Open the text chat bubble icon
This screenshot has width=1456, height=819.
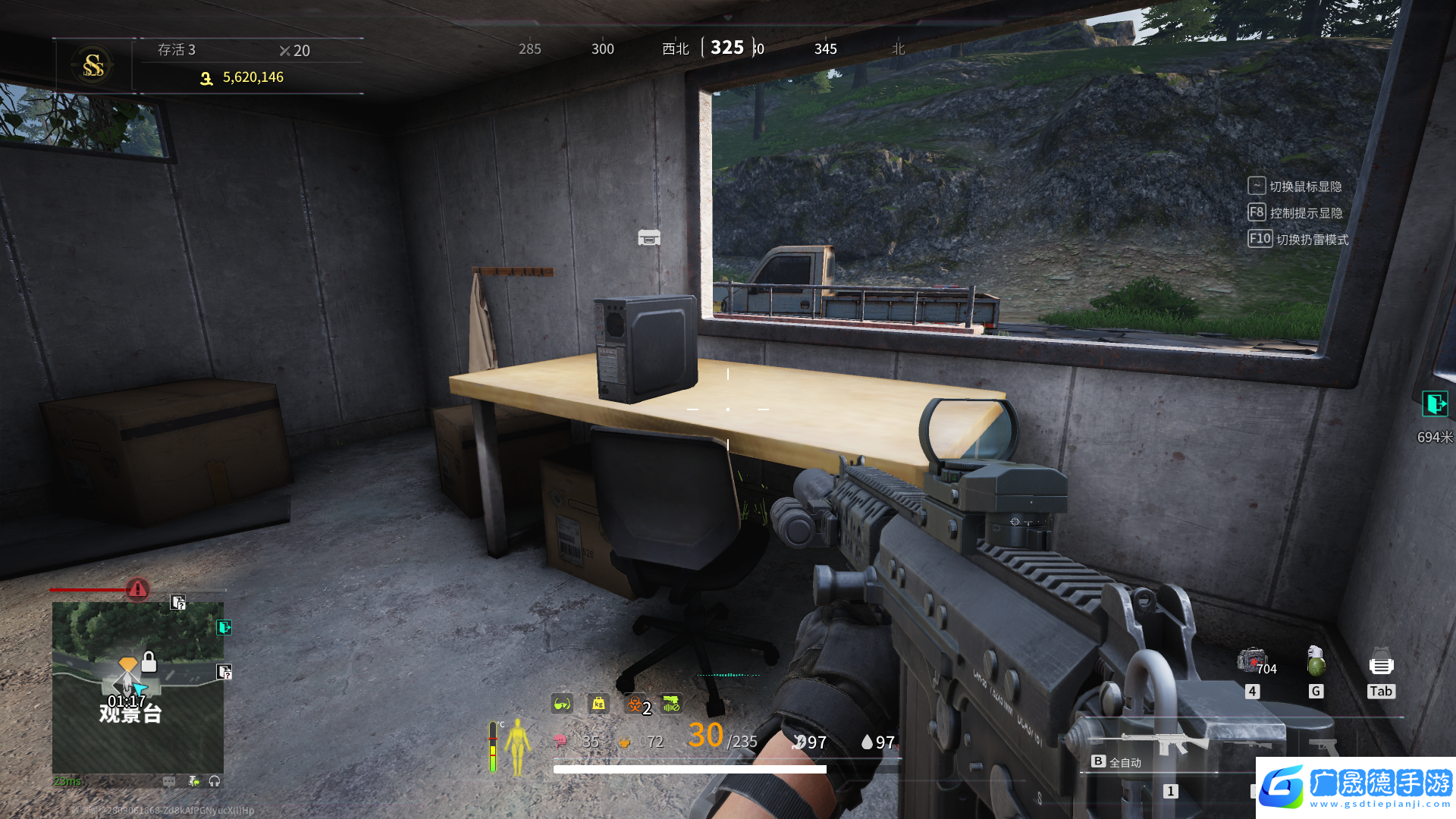pos(169,781)
